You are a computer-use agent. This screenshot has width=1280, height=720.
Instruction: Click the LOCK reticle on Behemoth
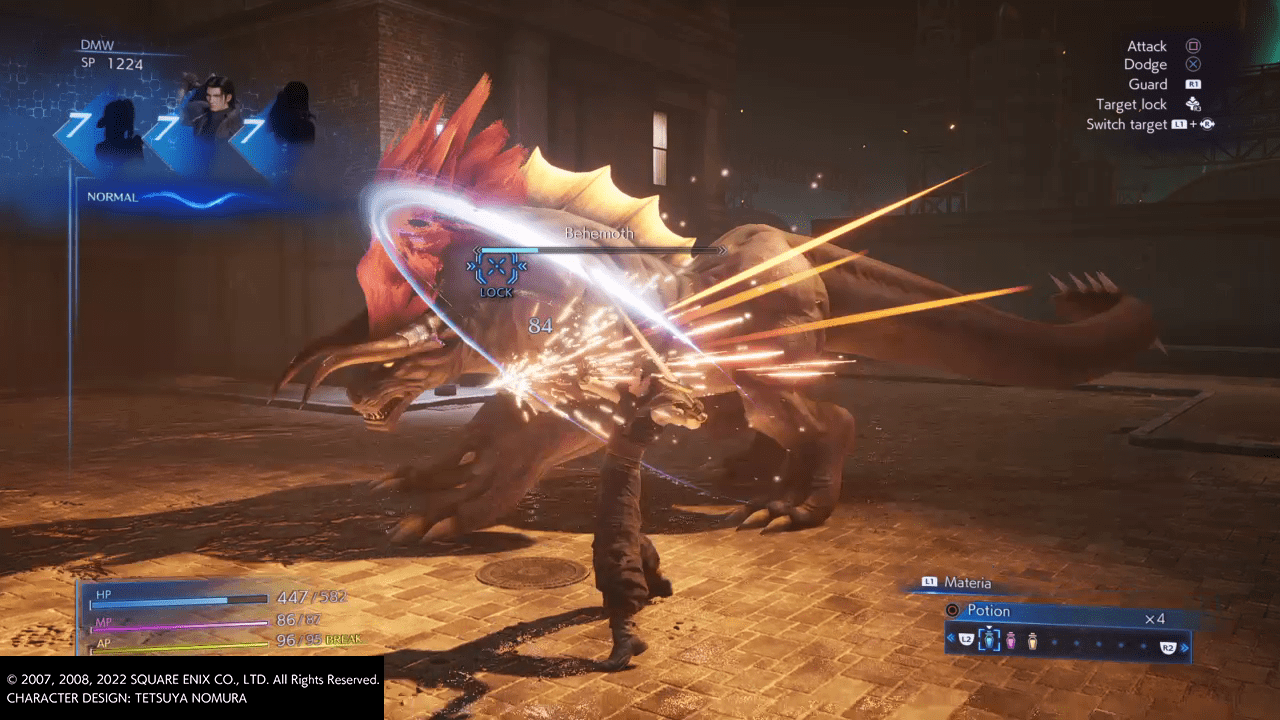[496, 270]
